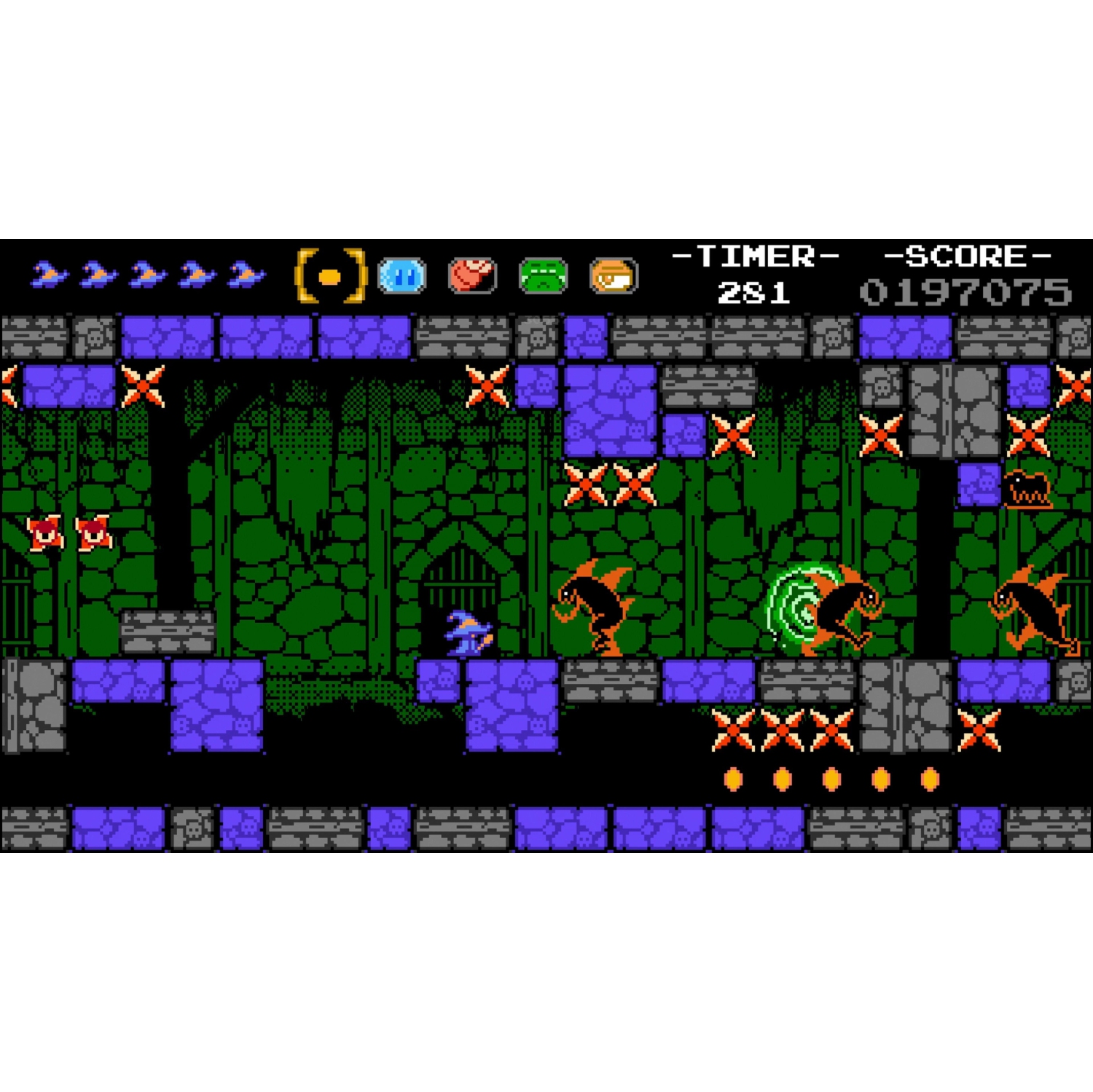Image resolution: width=1093 pixels, height=1092 pixels.
Task: Click the TIMER label
Action: pos(756,255)
